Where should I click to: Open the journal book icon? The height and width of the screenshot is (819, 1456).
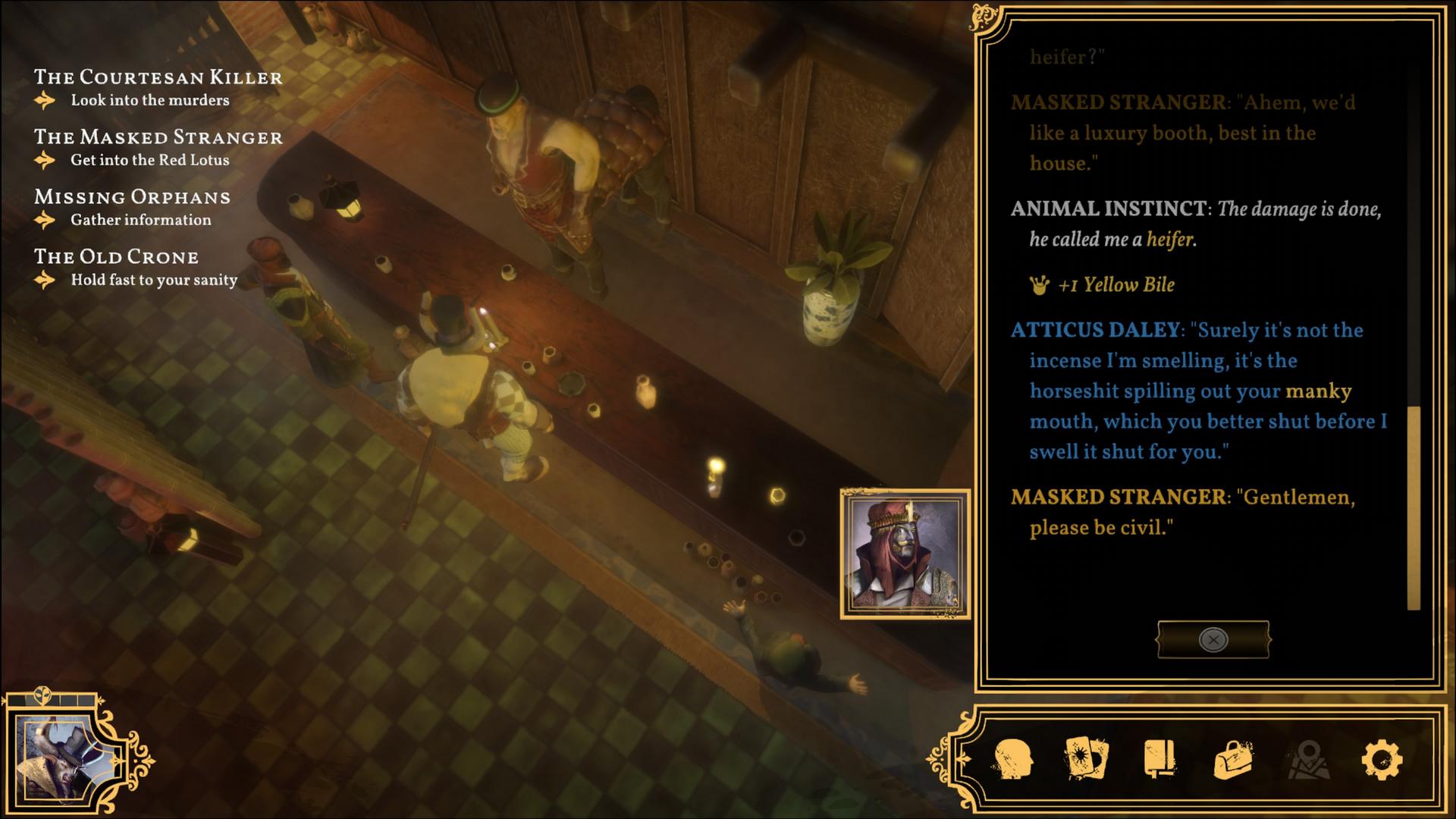(1159, 758)
